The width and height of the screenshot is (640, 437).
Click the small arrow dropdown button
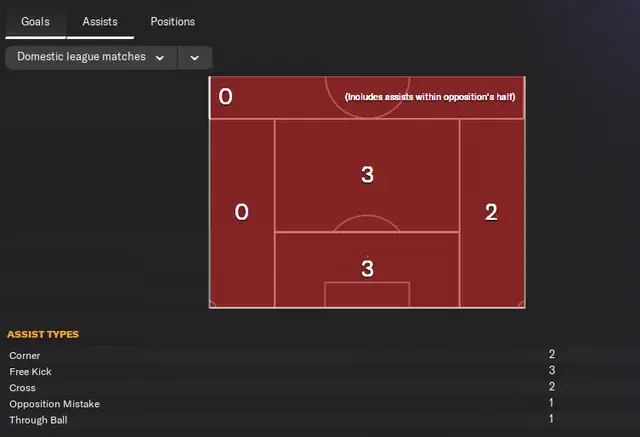(x=195, y=58)
